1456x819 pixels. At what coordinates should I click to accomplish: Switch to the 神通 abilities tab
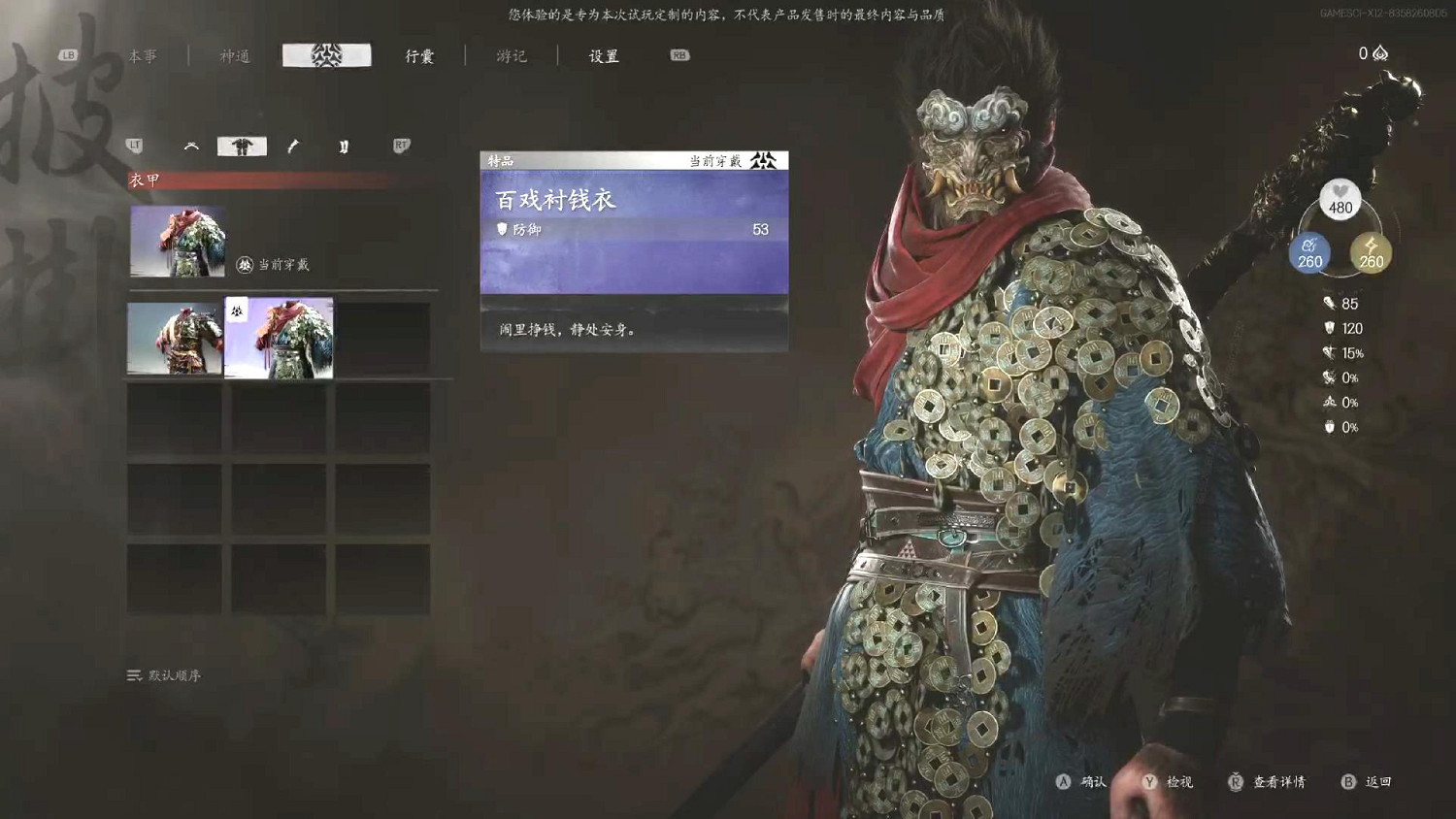(x=233, y=56)
